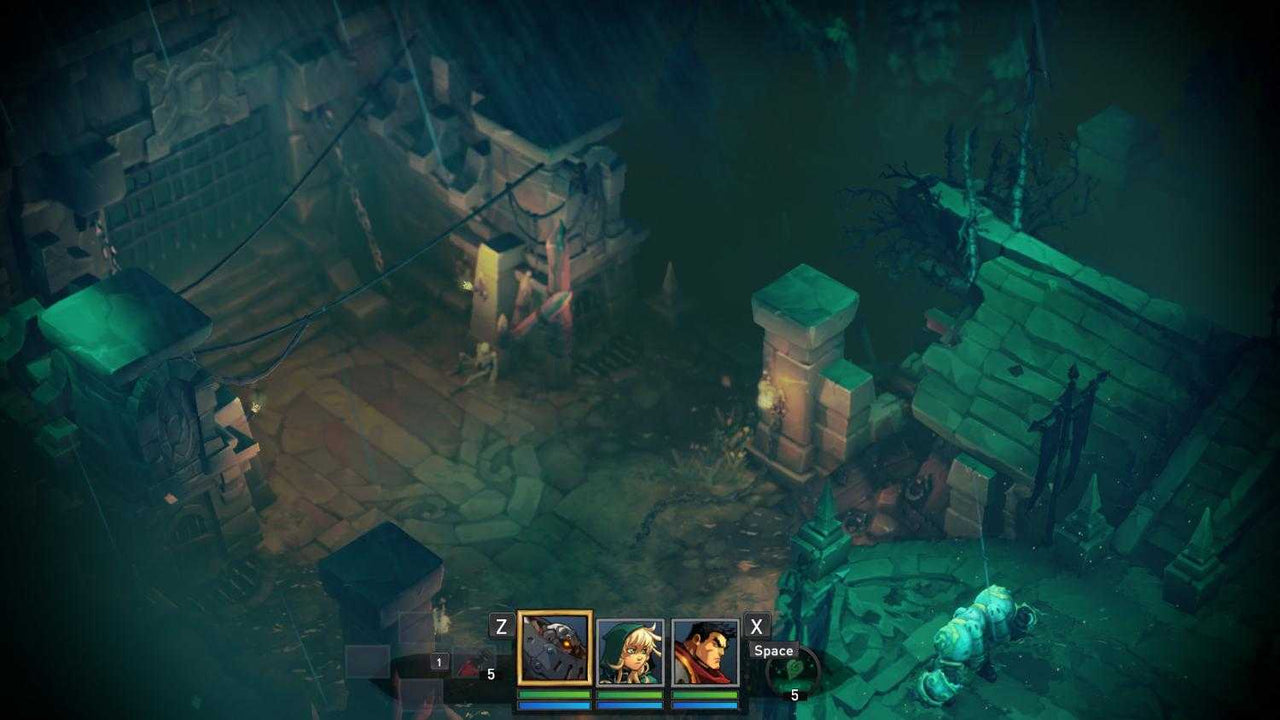Click Calibretto's blue mana bar
This screenshot has height=720, width=1280.
click(556, 704)
